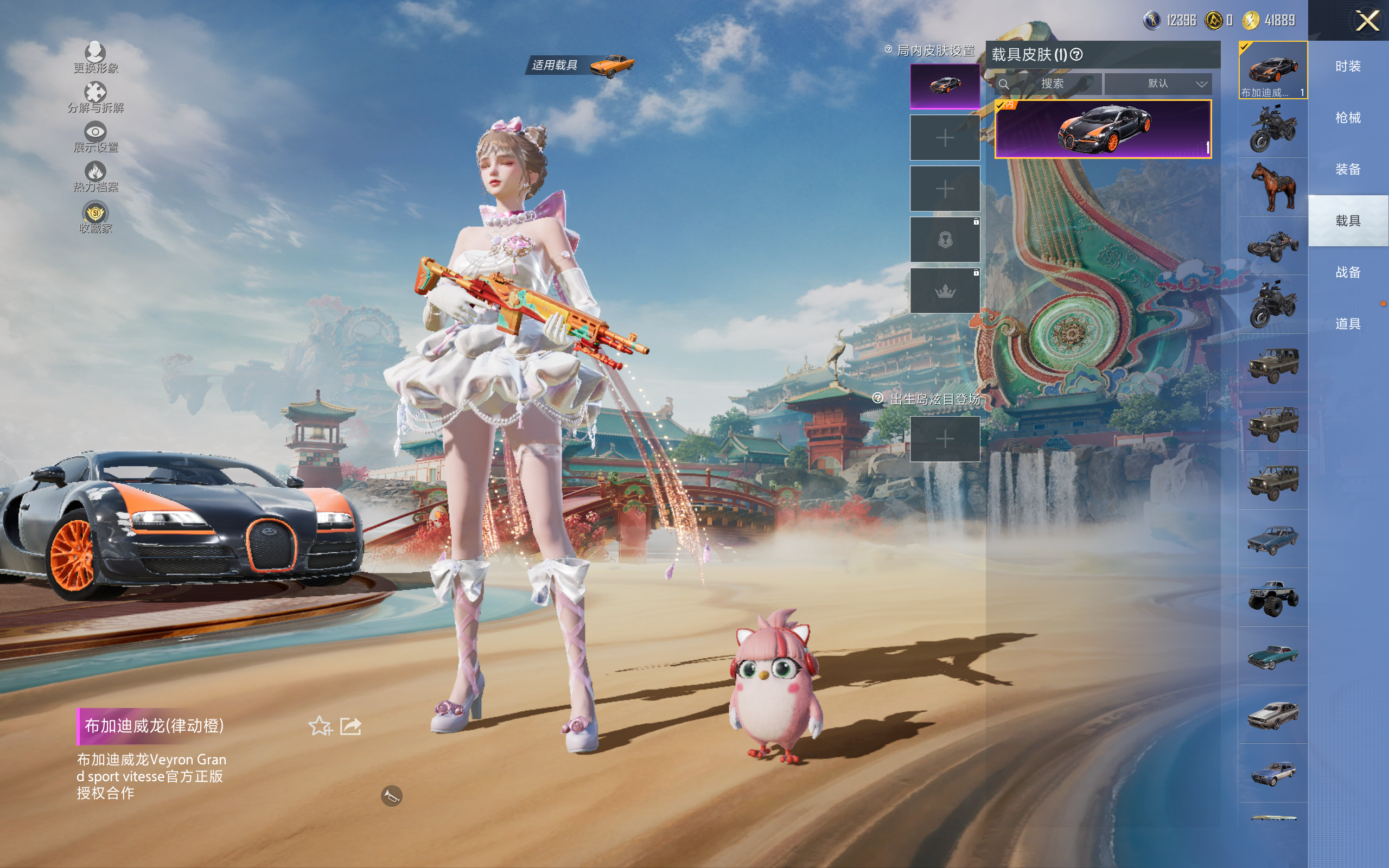Close the inventory screen with the X
Viewport: 1389px width, 868px height.
[1367, 21]
